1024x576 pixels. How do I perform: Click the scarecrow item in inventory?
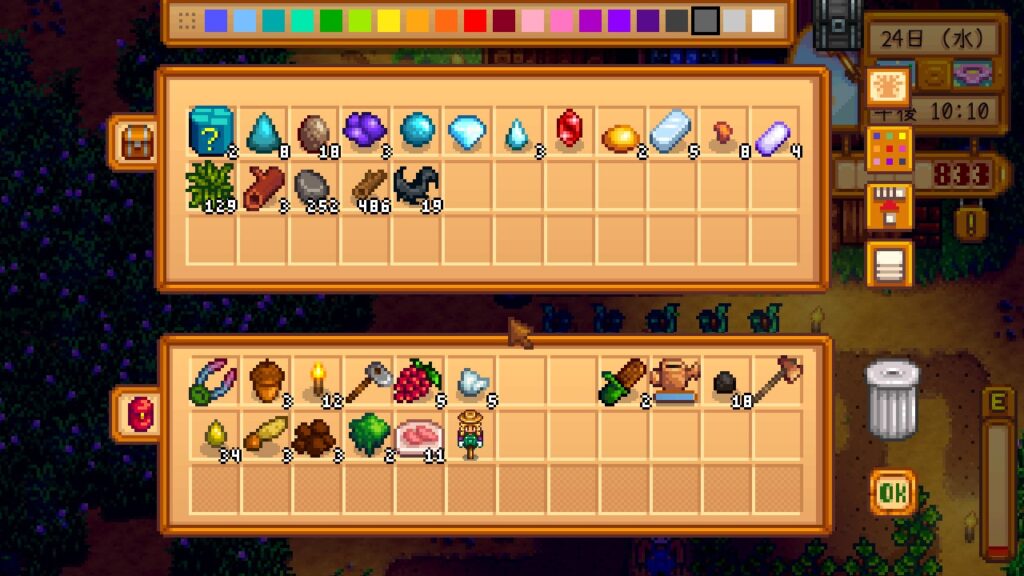(x=466, y=435)
